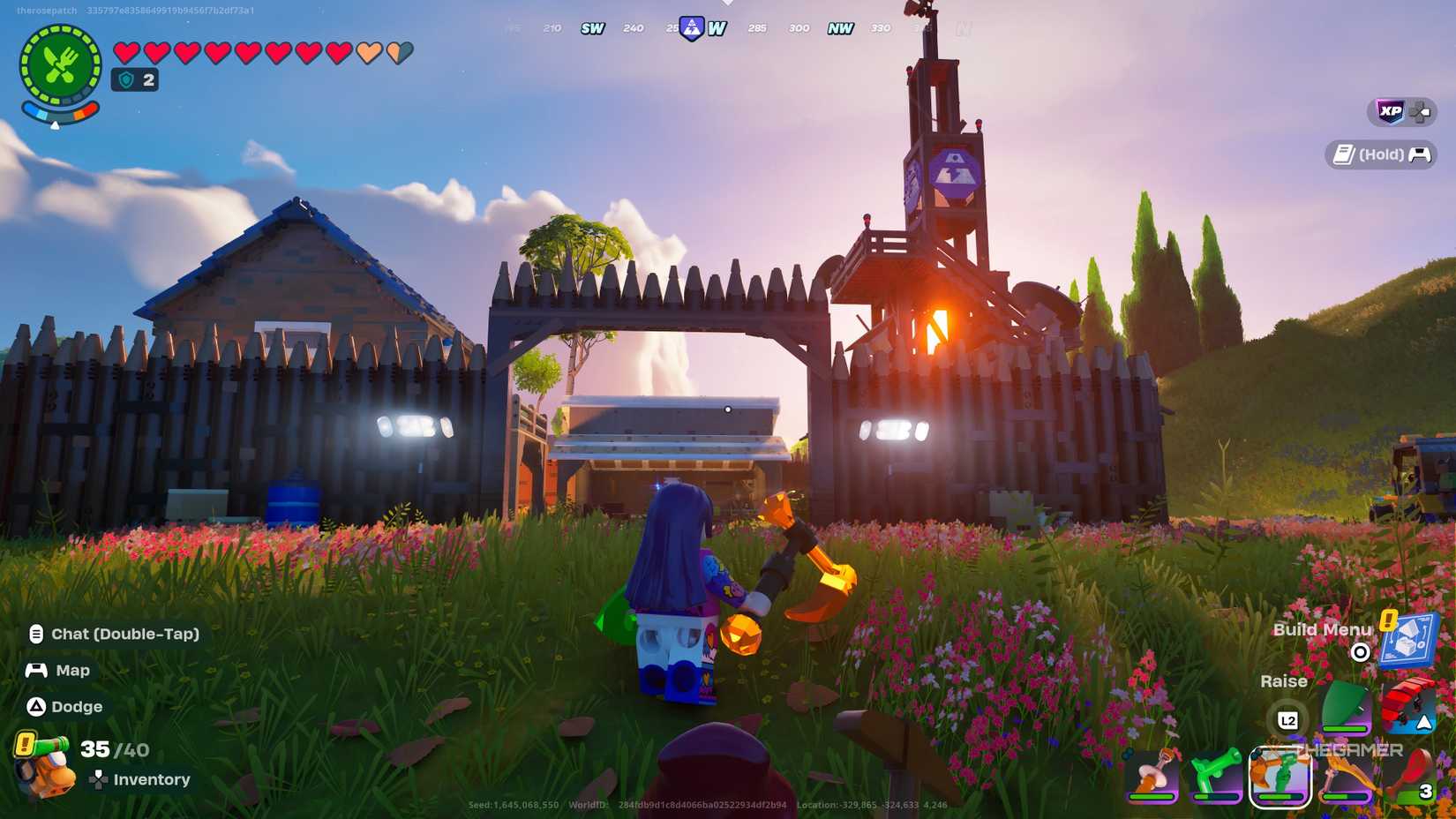
Task: Click the Raise L2 control prompt
Action: 1287,721
